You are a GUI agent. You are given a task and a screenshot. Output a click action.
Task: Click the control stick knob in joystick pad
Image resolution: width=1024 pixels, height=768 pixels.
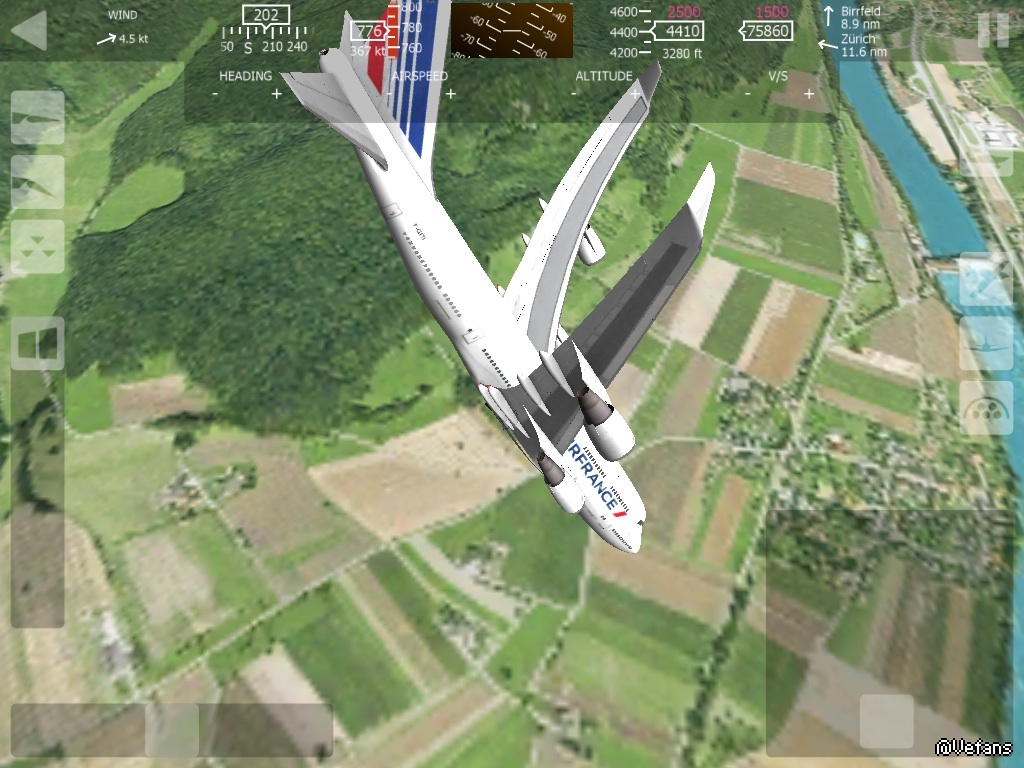tap(887, 721)
